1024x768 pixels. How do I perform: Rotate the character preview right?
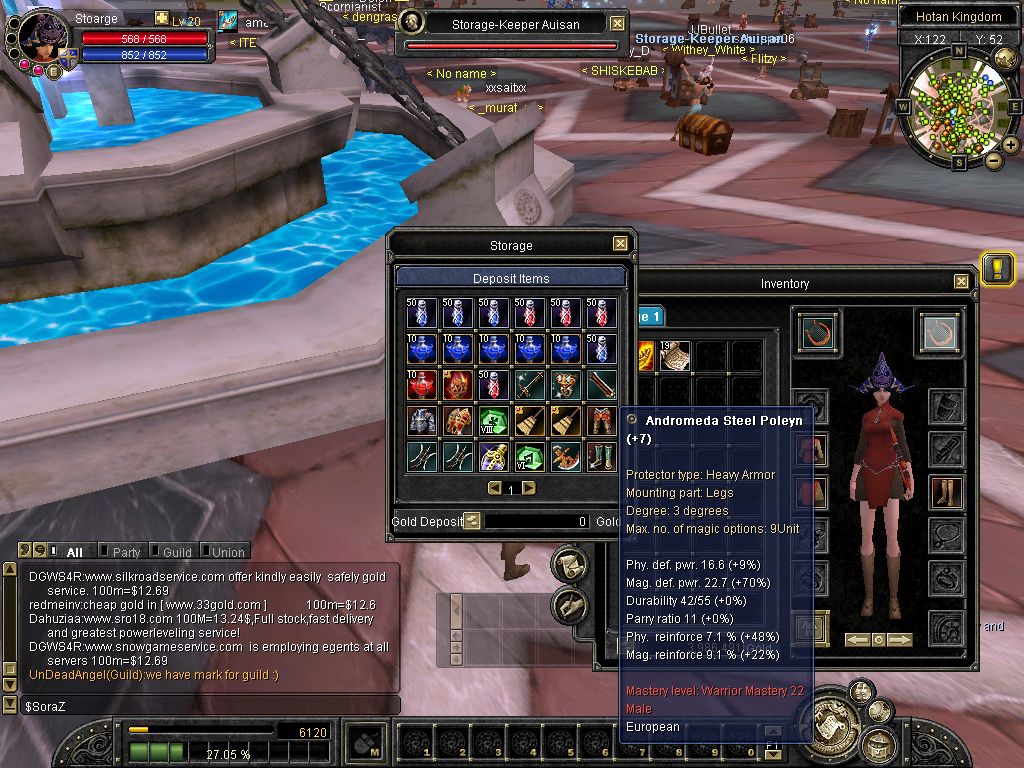point(900,639)
